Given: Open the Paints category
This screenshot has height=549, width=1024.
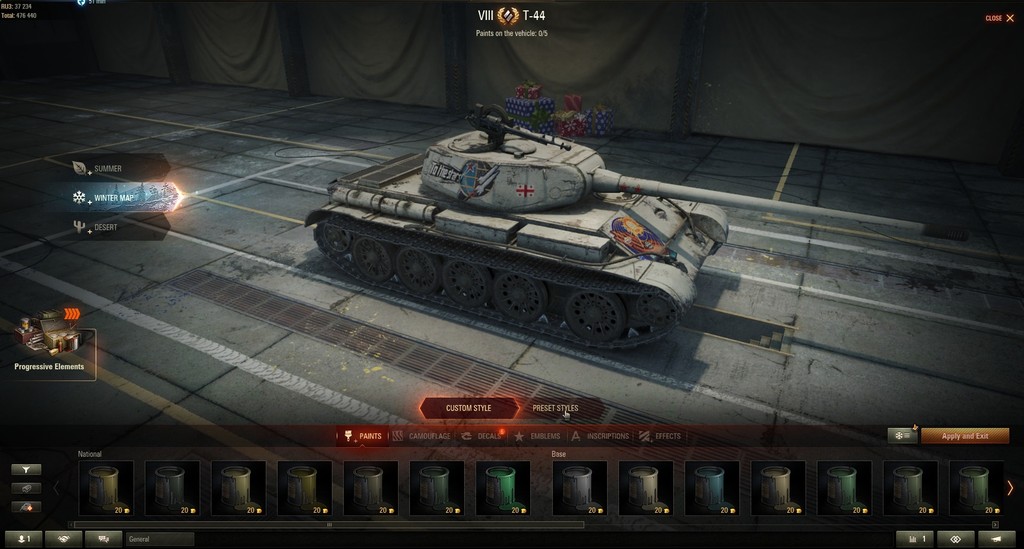Looking at the screenshot, I should click(364, 436).
